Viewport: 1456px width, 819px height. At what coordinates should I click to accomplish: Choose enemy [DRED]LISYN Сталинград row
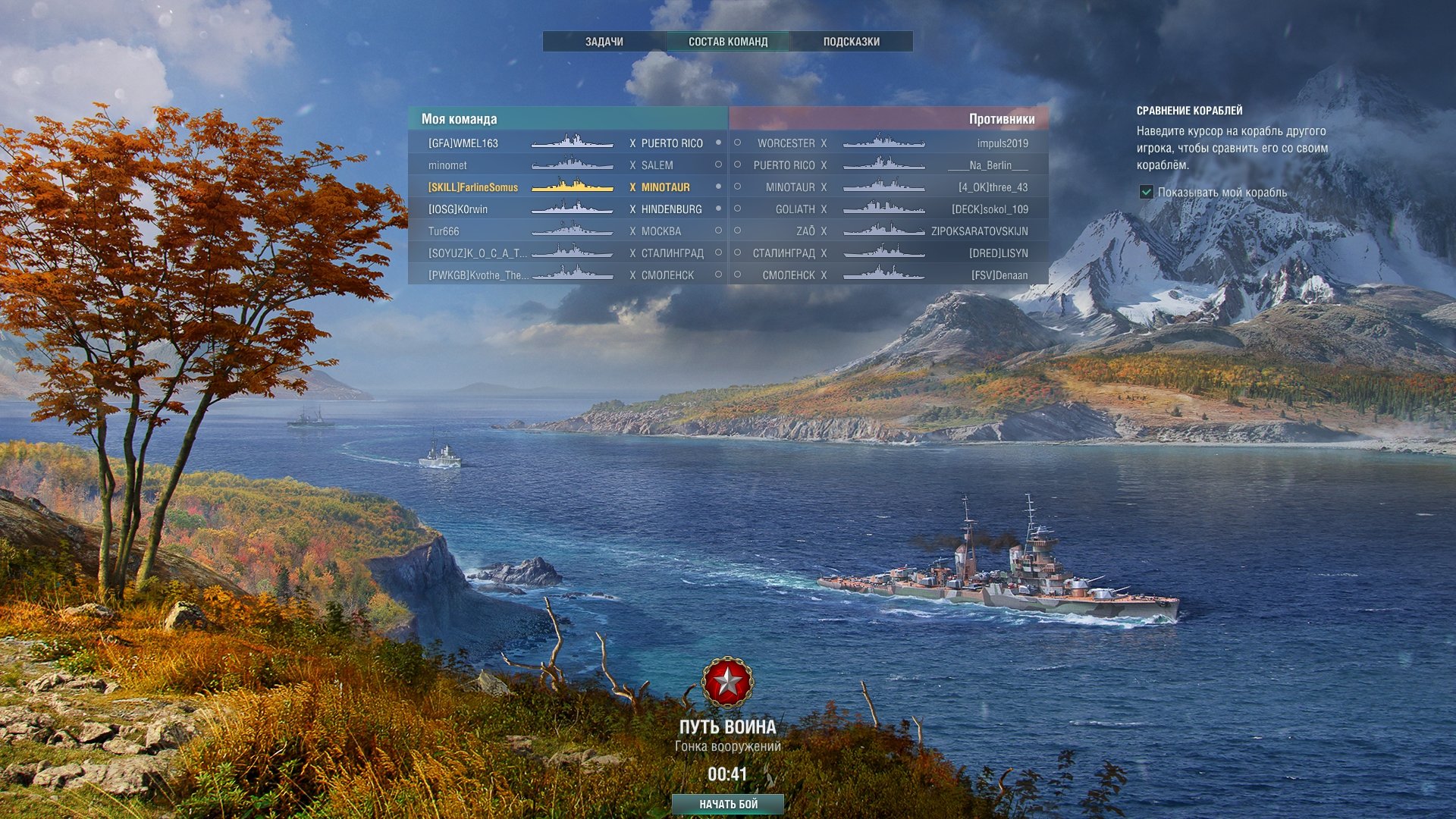coord(889,253)
